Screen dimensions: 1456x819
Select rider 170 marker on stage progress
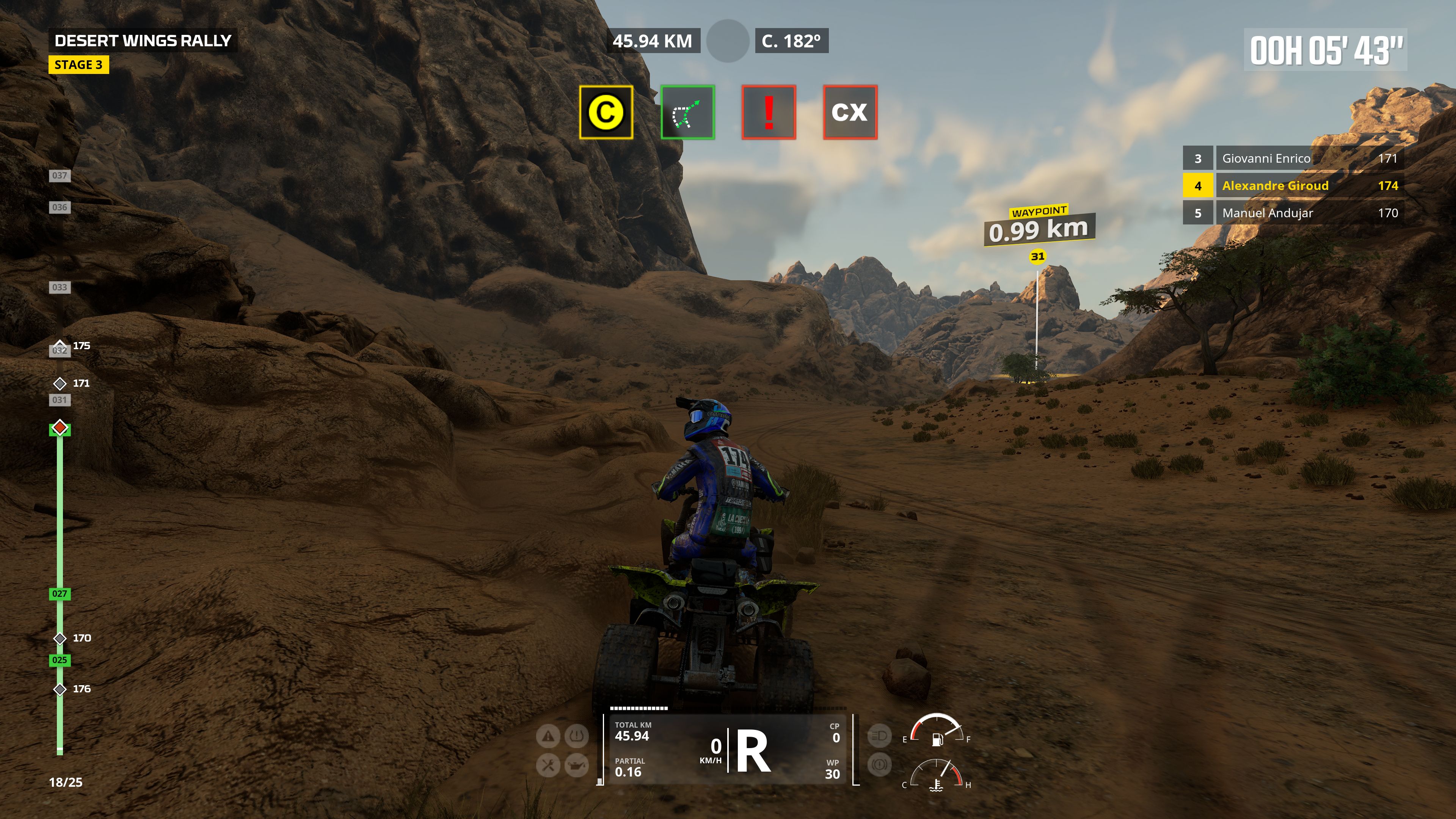point(60,639)
